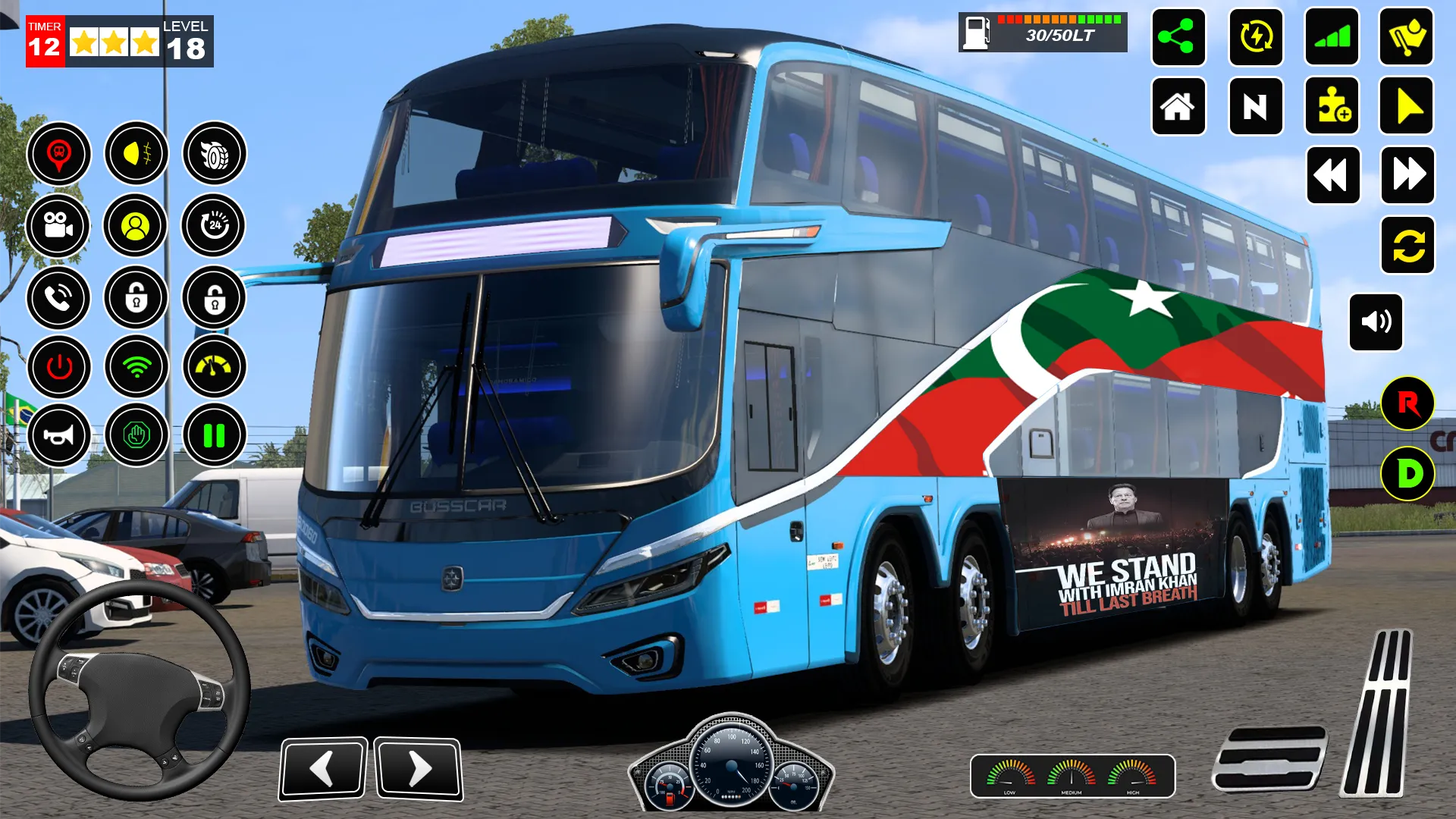The image size is (1456, 819).
Task: Steer right with the right arrow button
Action: pyautogui.click(x=419, y=768)
